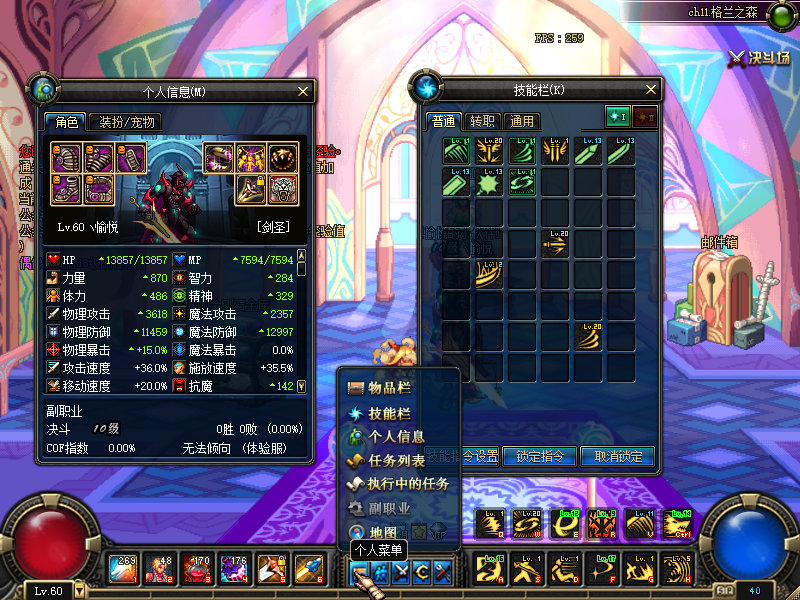
Task: Click the 锁定指令 button
Action: [x=540, y=456]
